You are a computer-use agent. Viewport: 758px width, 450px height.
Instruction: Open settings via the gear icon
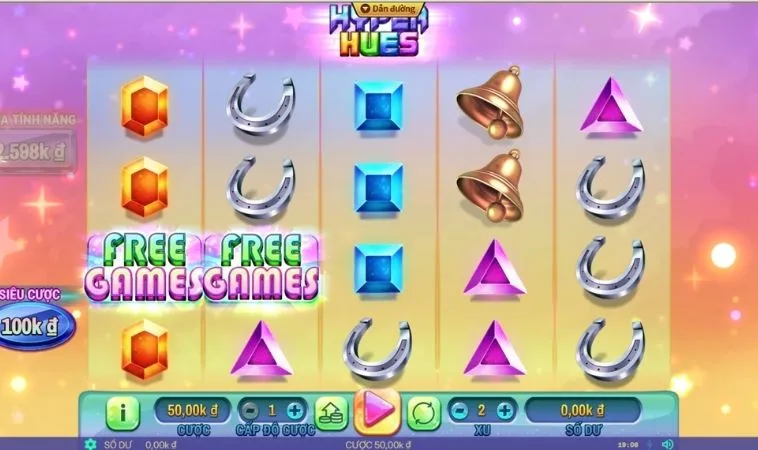(91, 444)
